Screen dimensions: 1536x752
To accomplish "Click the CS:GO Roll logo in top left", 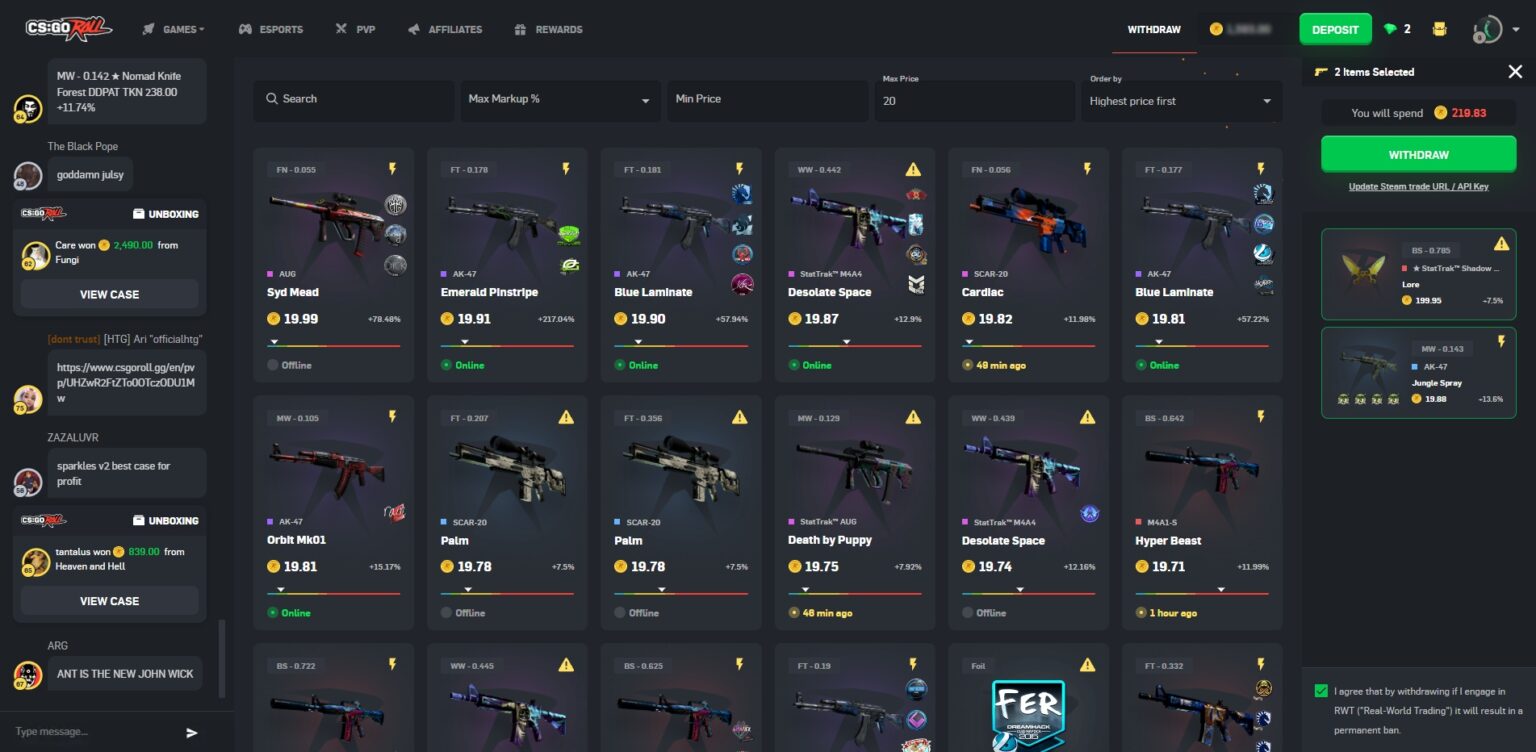I will 70,29.
